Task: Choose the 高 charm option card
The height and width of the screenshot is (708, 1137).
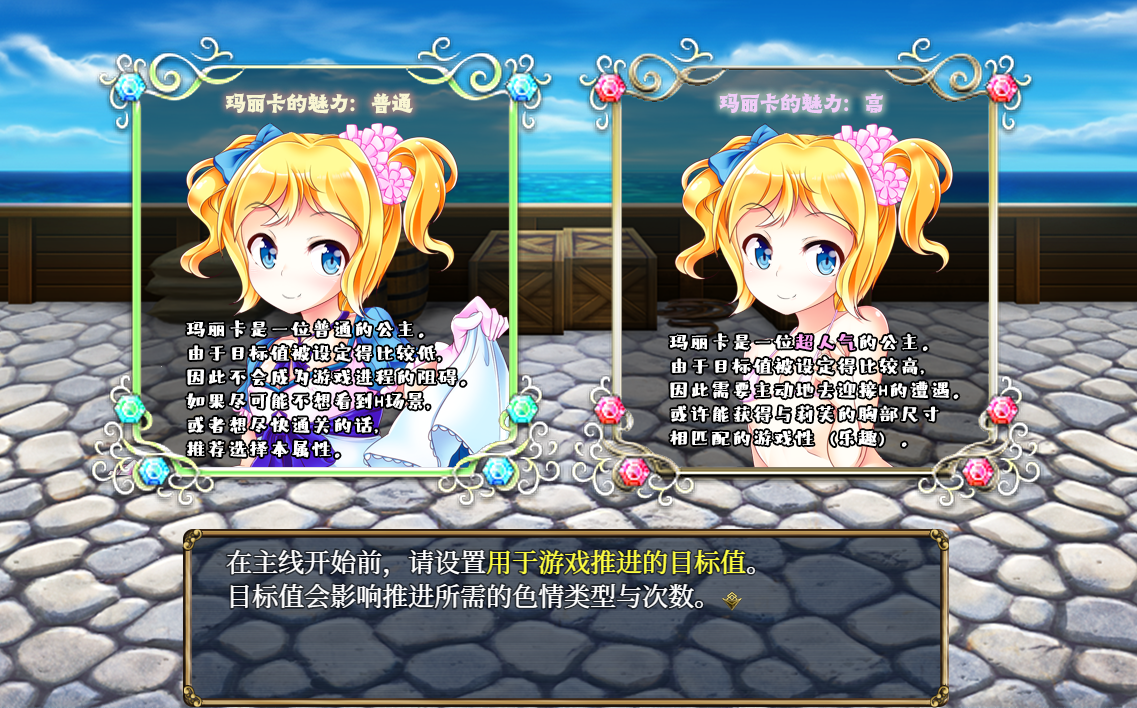Action: 804,270
